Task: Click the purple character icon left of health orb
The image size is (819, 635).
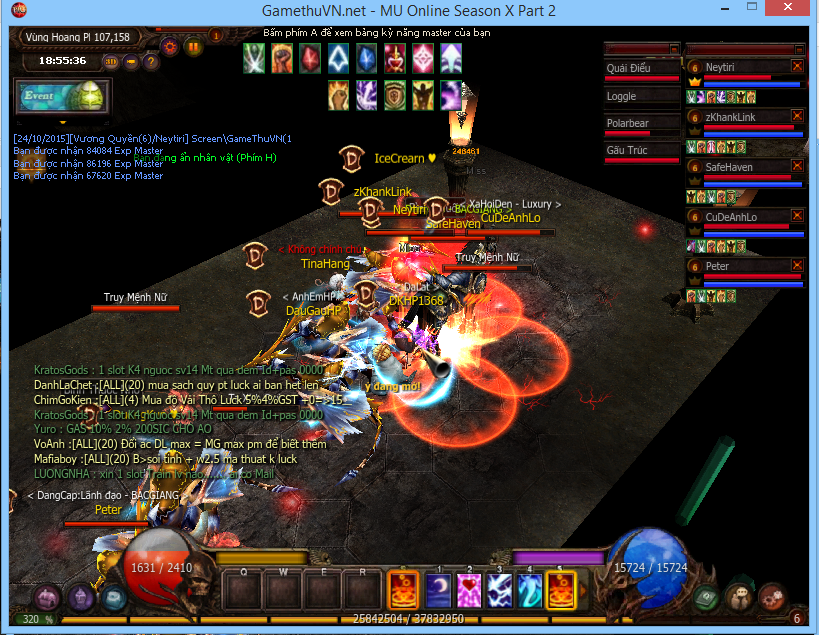Action: pos(47,598)
